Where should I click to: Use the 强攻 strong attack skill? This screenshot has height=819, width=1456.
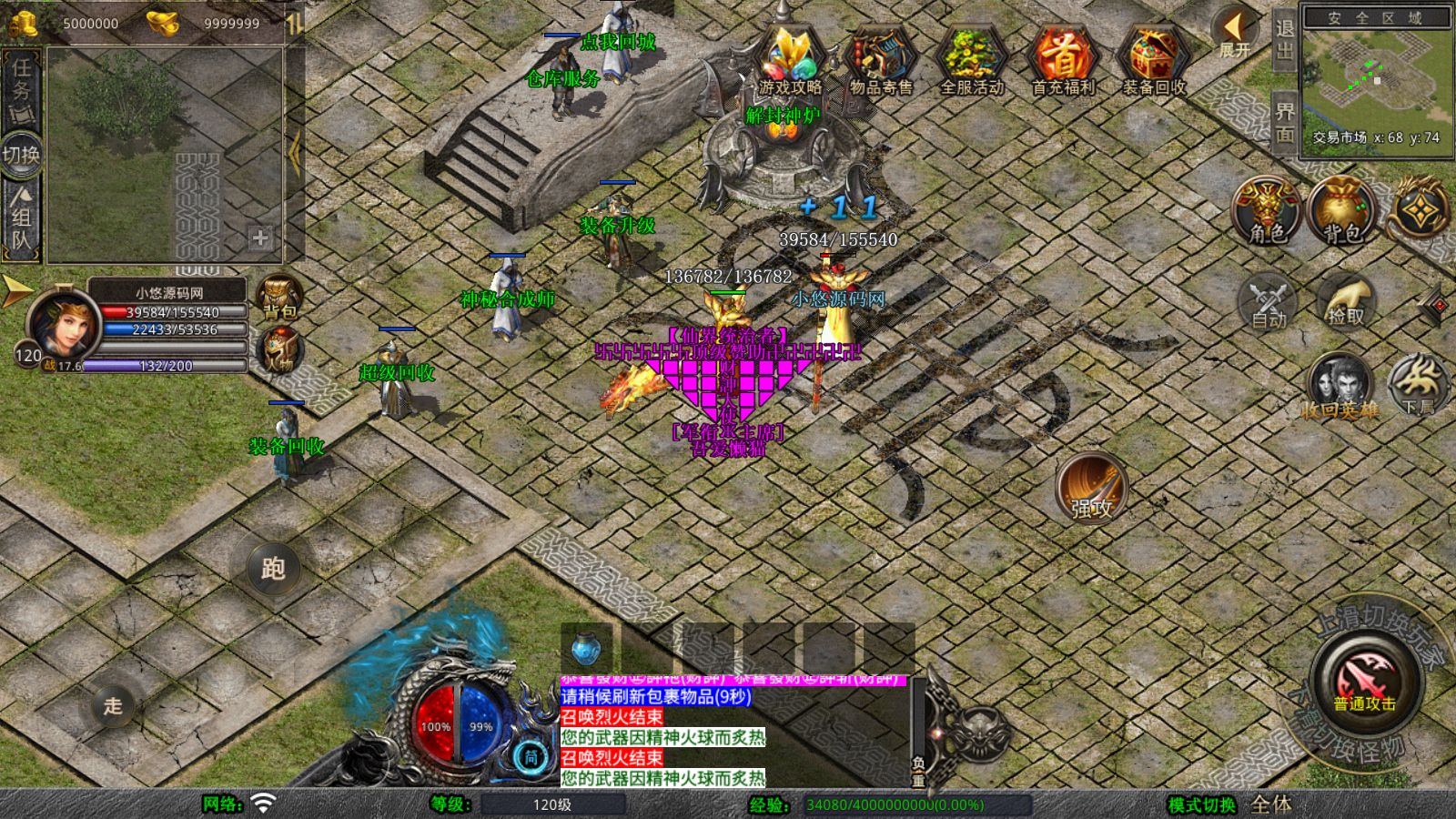tap(1091, 487)
